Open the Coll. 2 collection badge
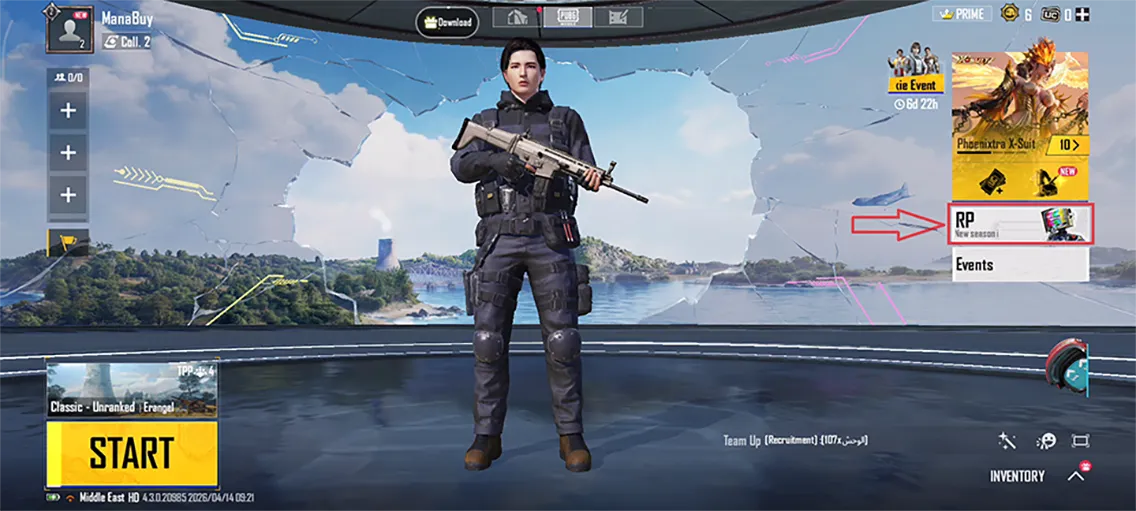1136x511 pixels. [x=126, y=42]
